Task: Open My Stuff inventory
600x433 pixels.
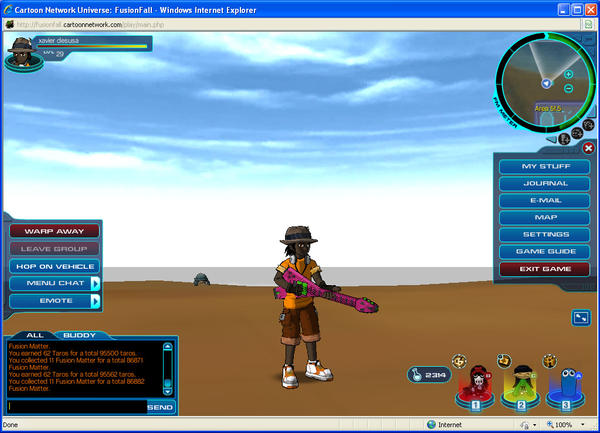Action: [545, 166]
